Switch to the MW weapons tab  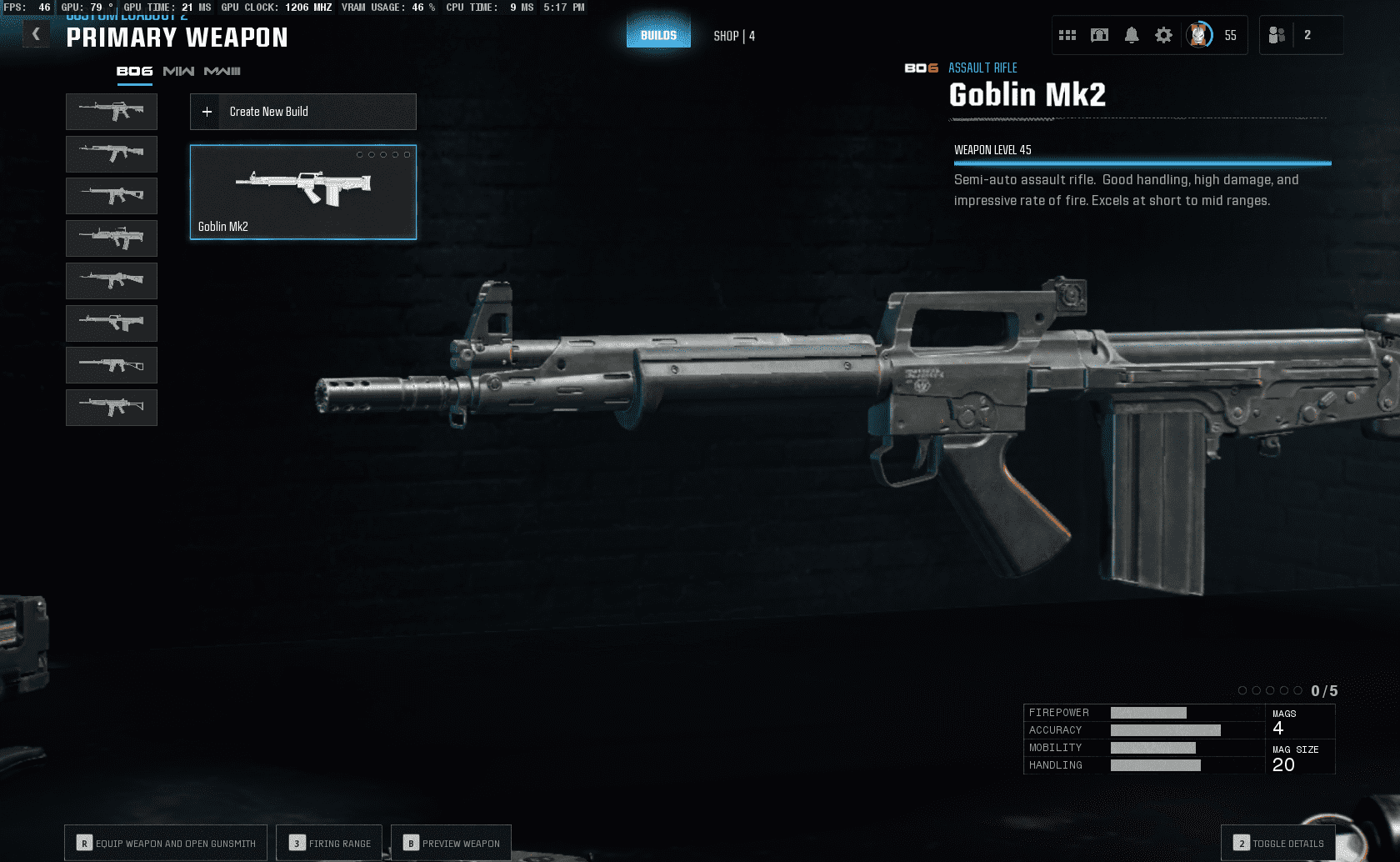click(x=178, y=71)
